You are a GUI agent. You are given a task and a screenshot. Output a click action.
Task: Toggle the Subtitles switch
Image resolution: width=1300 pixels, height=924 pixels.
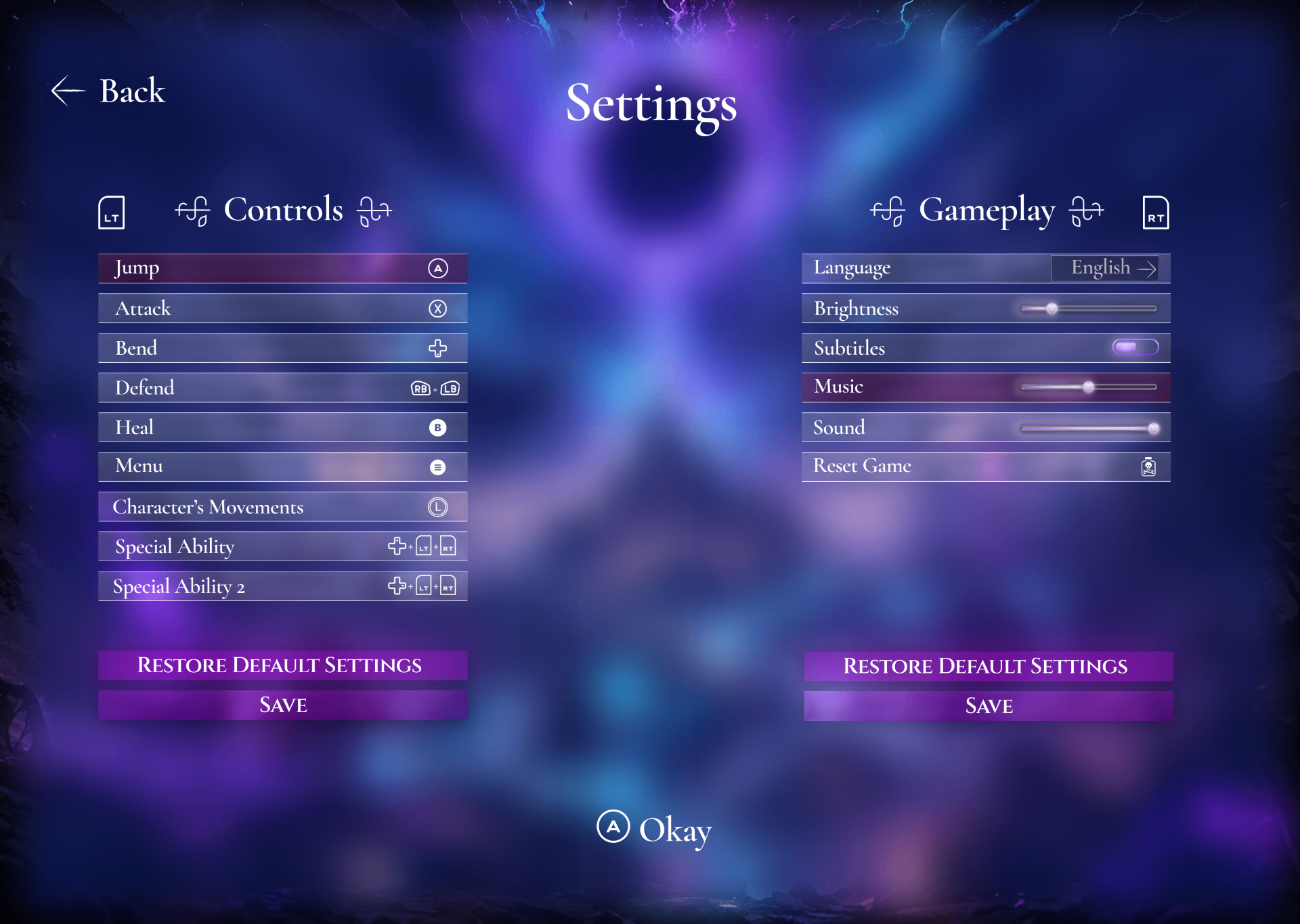1135,348
